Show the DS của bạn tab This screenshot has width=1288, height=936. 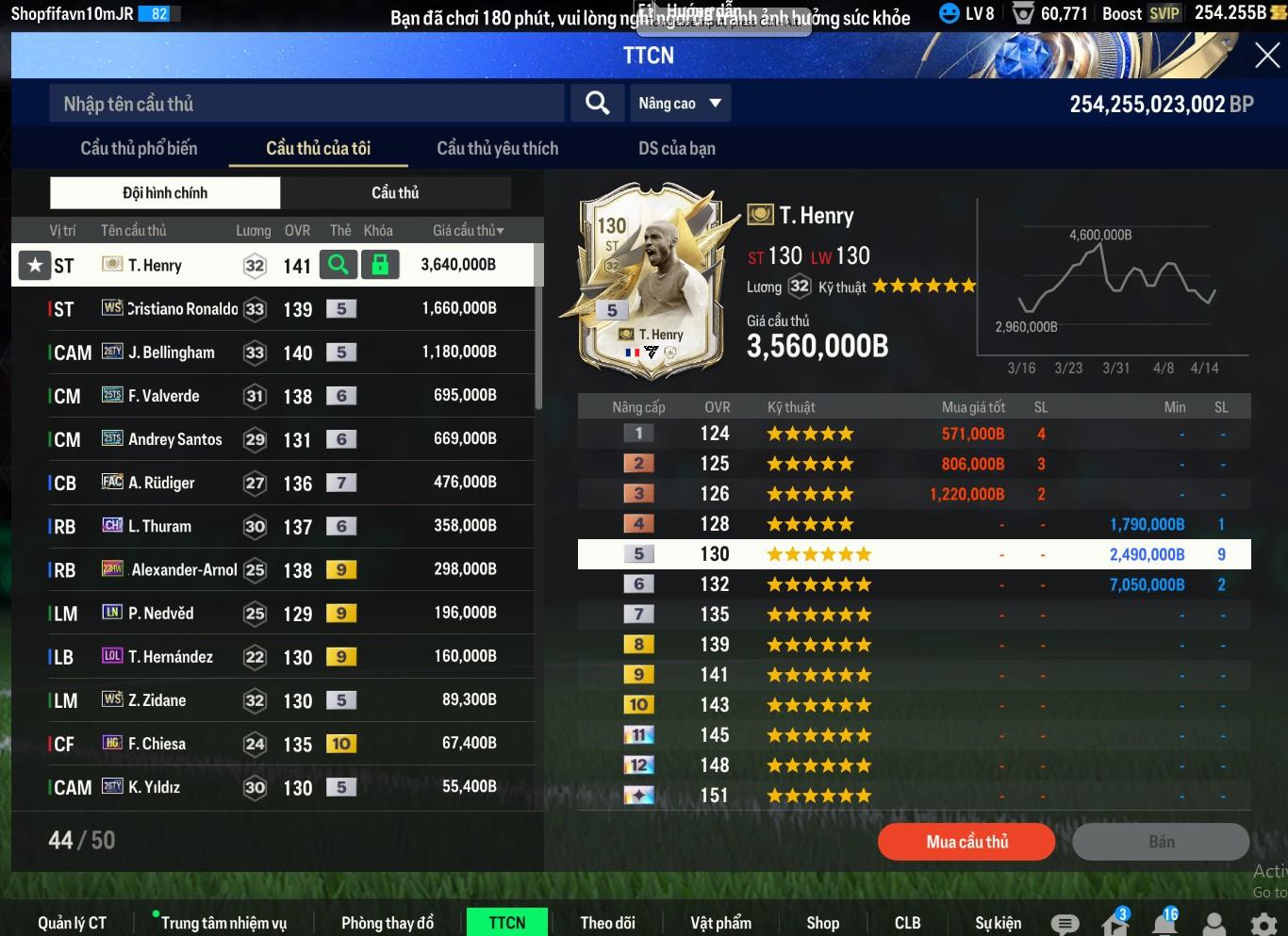676,149
